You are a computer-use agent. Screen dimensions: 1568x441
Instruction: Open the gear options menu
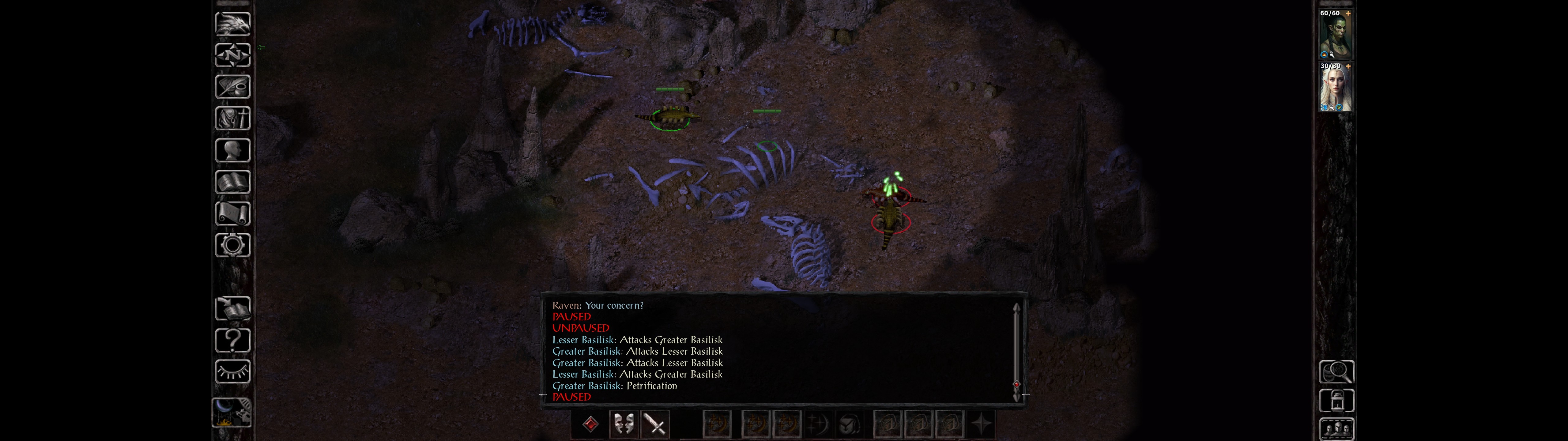point(232,246)
